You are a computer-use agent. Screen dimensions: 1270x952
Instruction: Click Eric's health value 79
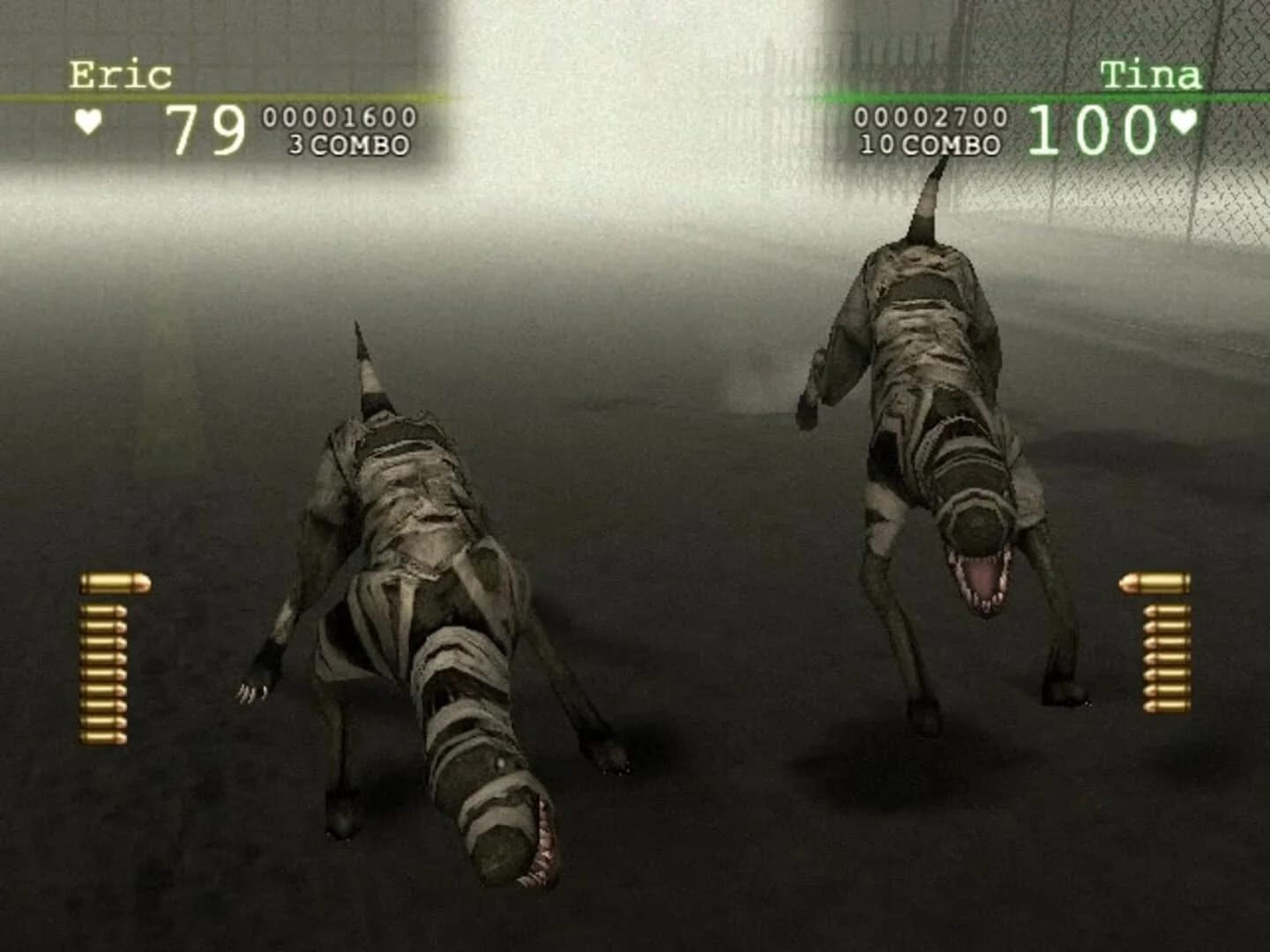pos(205,128)
